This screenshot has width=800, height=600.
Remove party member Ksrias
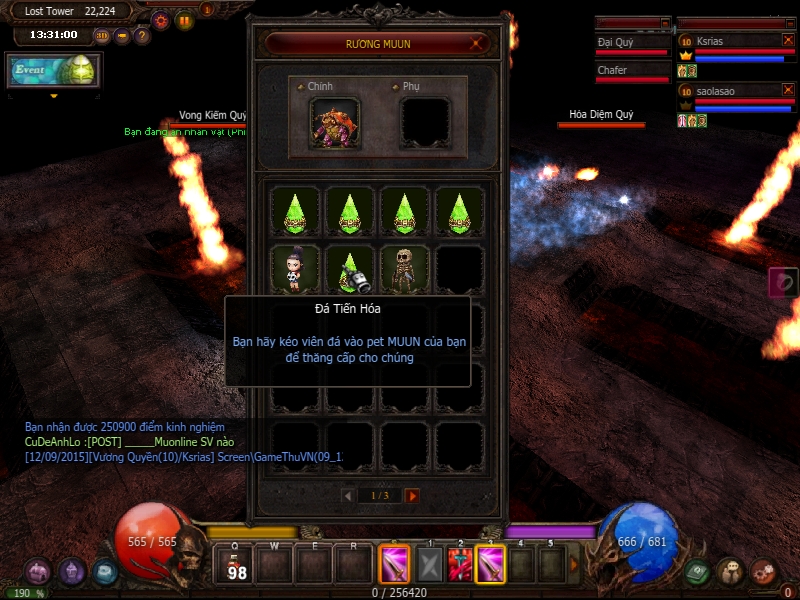tap(788, 40)
